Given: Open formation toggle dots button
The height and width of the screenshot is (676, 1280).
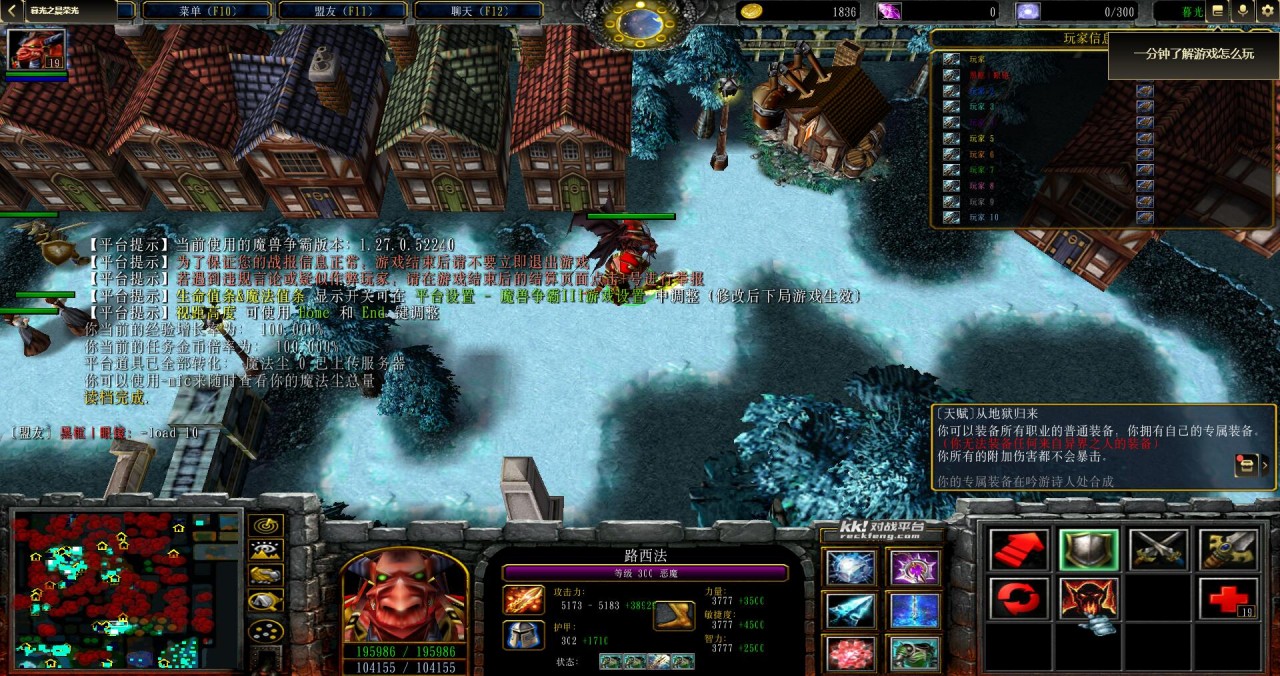Looking at the screenshot, I should coord(265,631).
